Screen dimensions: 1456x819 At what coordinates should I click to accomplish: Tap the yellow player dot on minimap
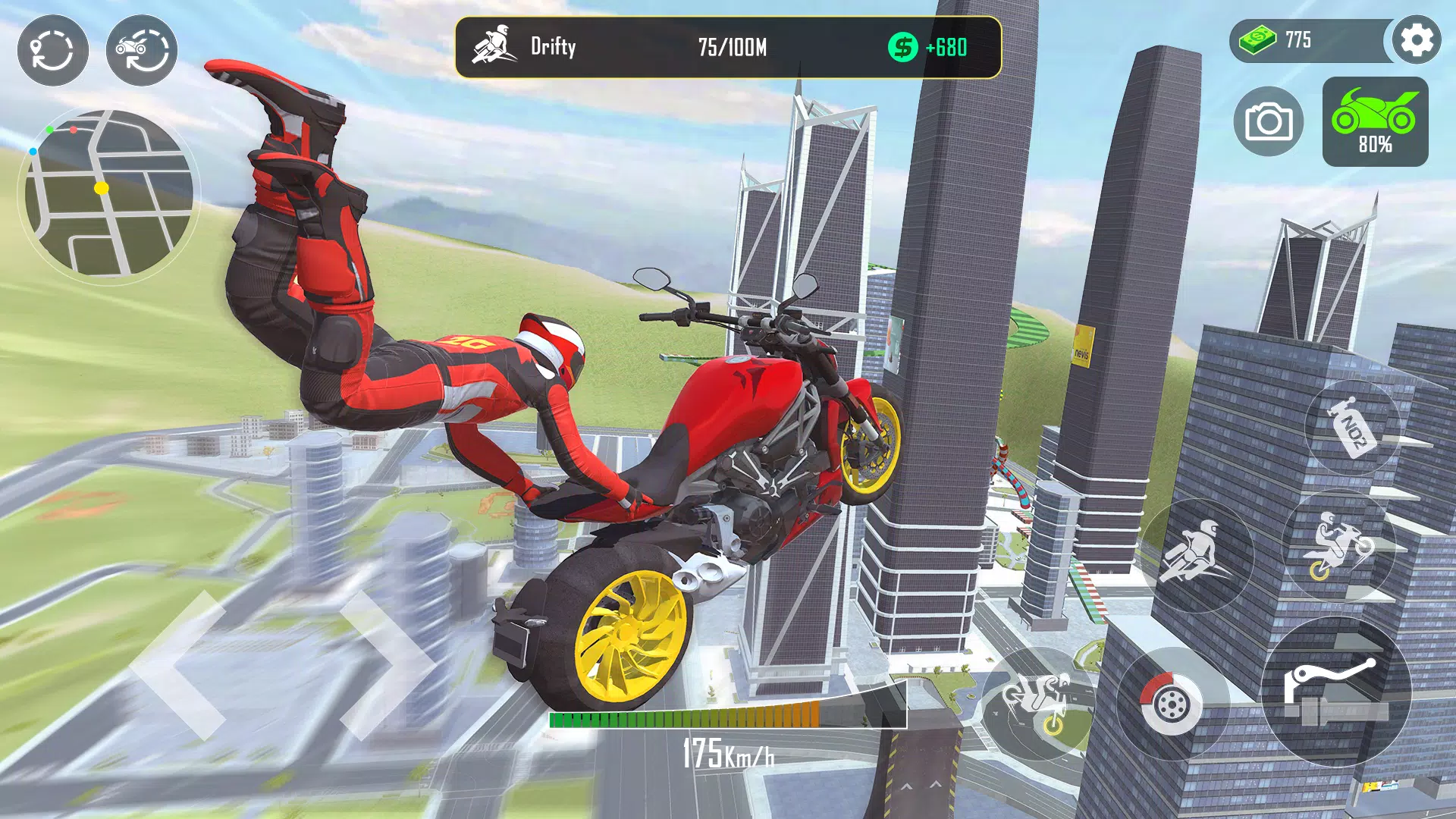click(x=102, y=190)
